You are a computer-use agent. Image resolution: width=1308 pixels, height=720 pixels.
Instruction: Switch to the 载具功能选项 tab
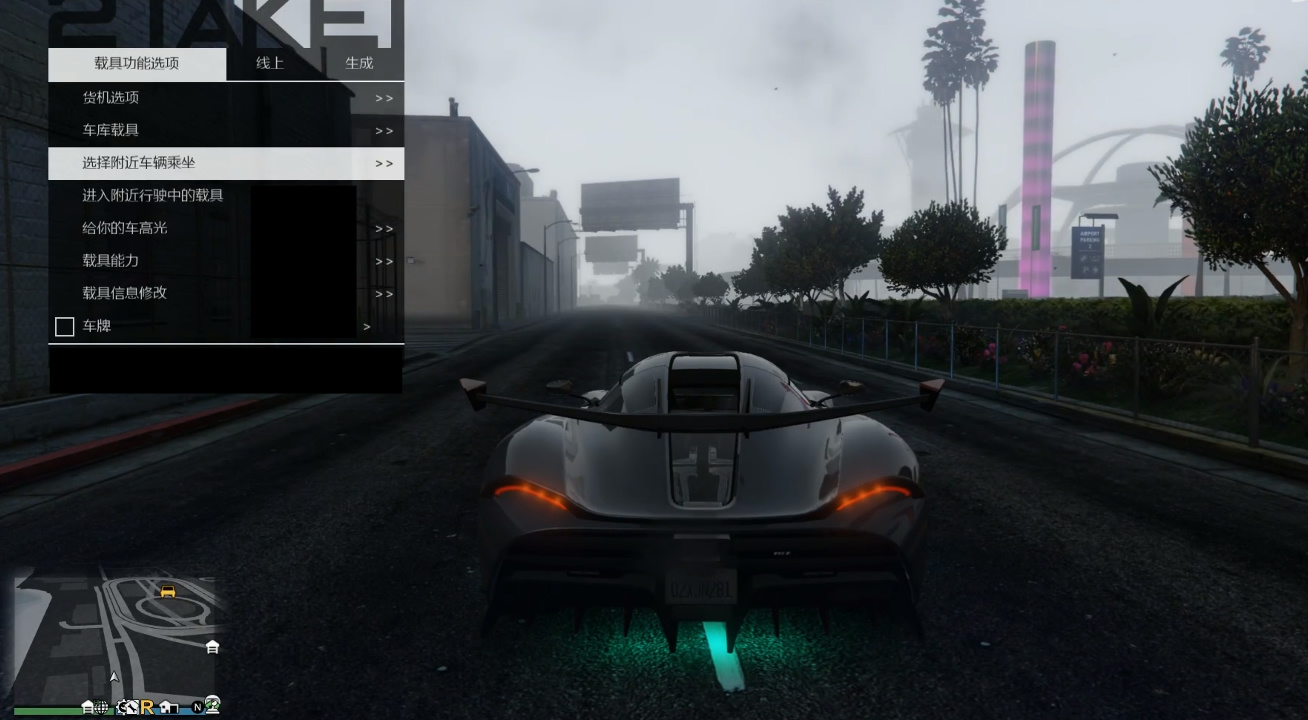click(137, 63)
